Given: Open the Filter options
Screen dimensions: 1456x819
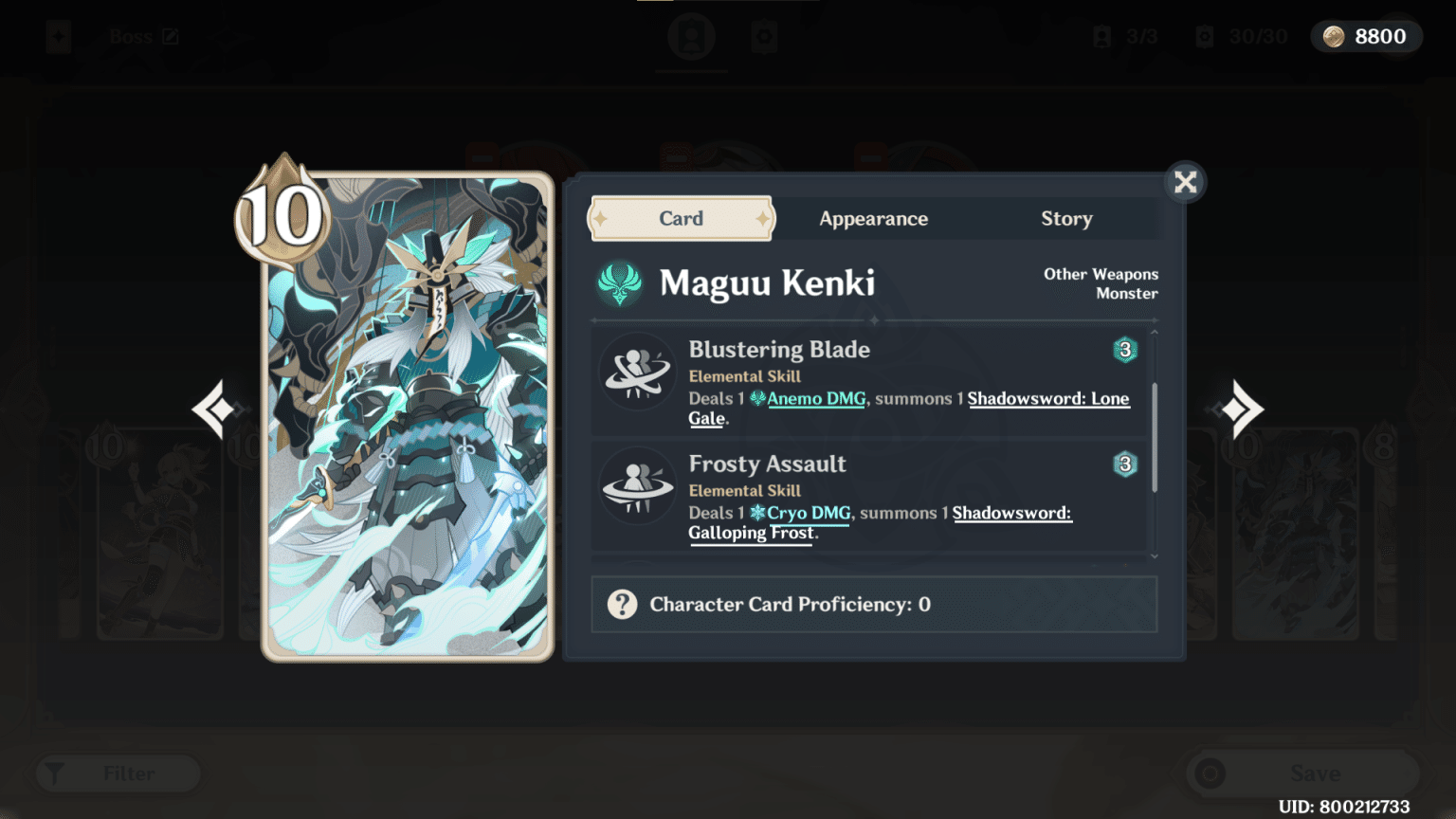Looking at the screenshot, I should point(116,773).
